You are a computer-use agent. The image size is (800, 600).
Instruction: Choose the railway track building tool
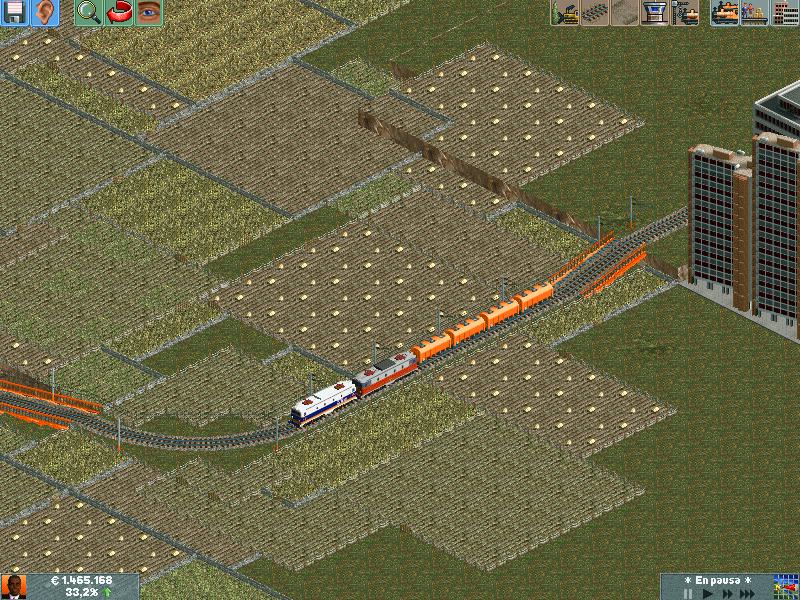tap(596, 13)
